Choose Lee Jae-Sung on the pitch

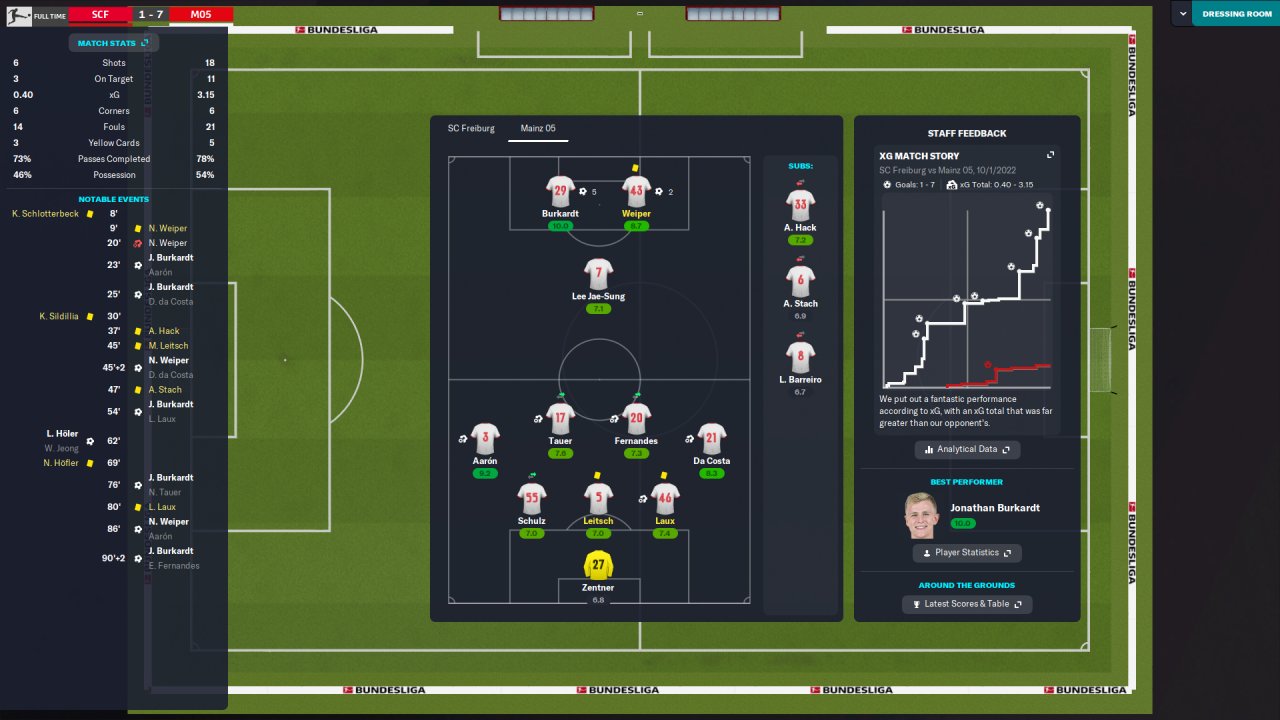pos(598,273)
